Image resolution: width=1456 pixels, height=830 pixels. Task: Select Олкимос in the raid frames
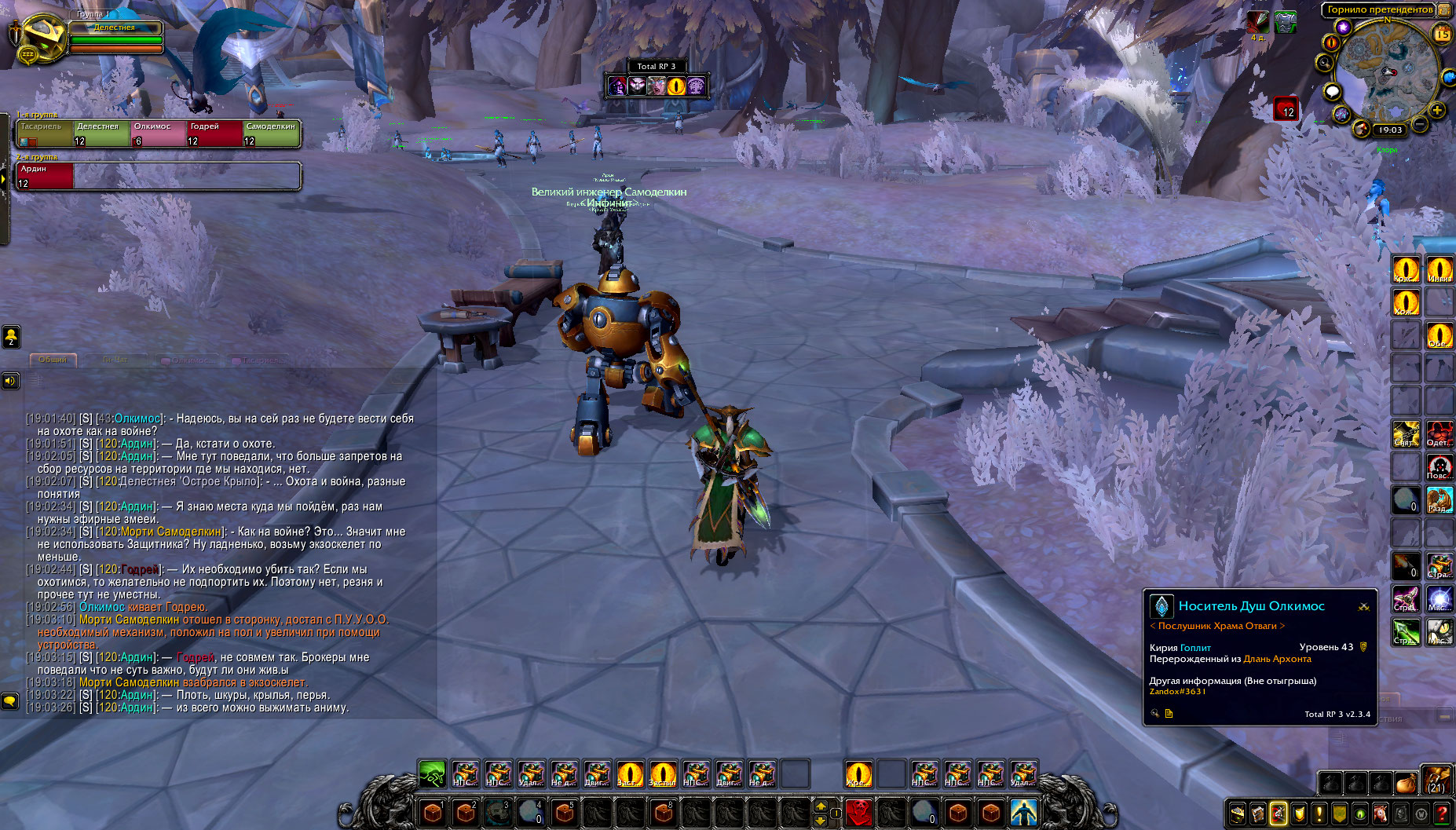(158, 133)
